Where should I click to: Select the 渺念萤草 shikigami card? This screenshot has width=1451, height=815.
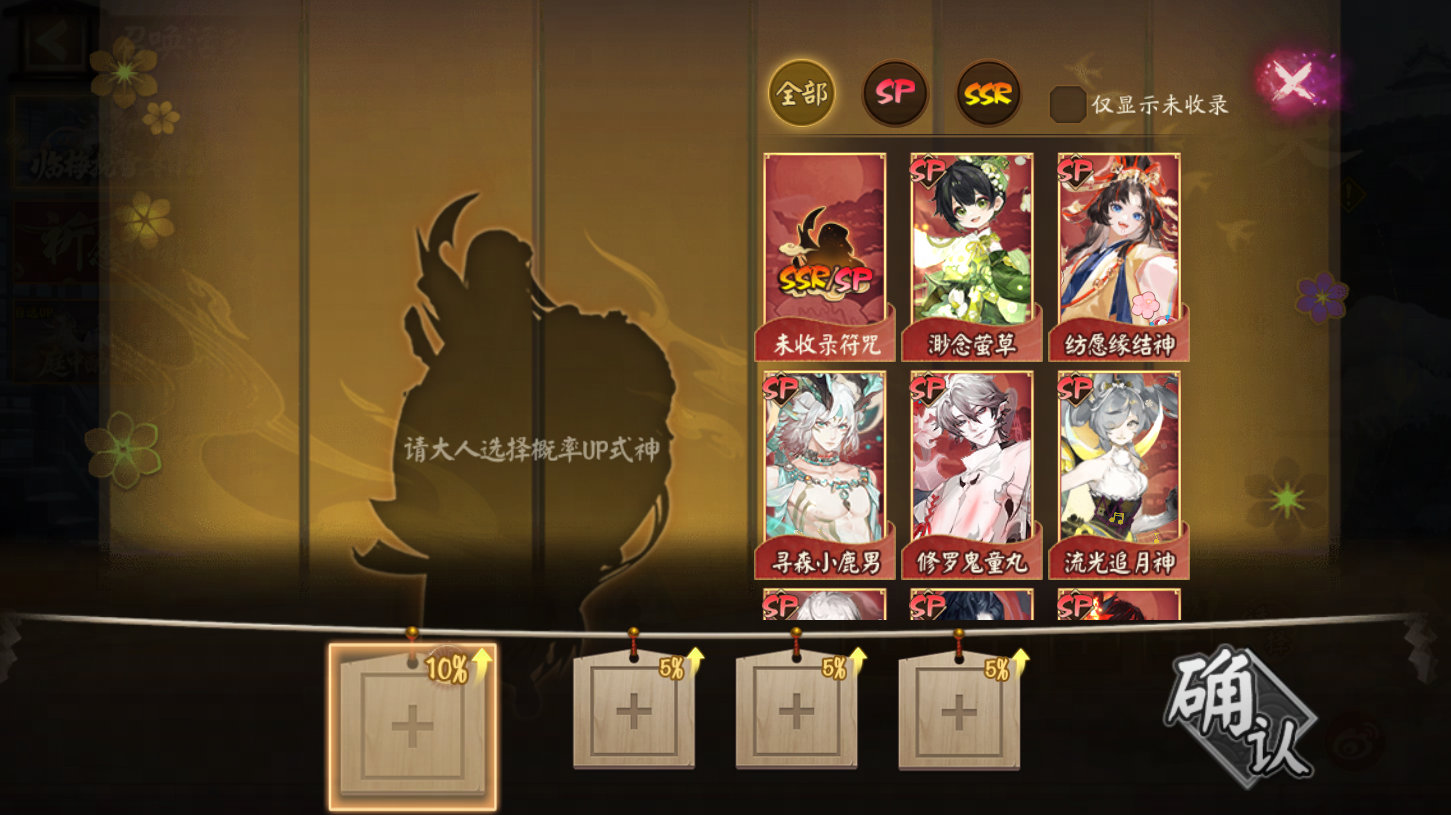pyautogui.click(x=970, y=250)
